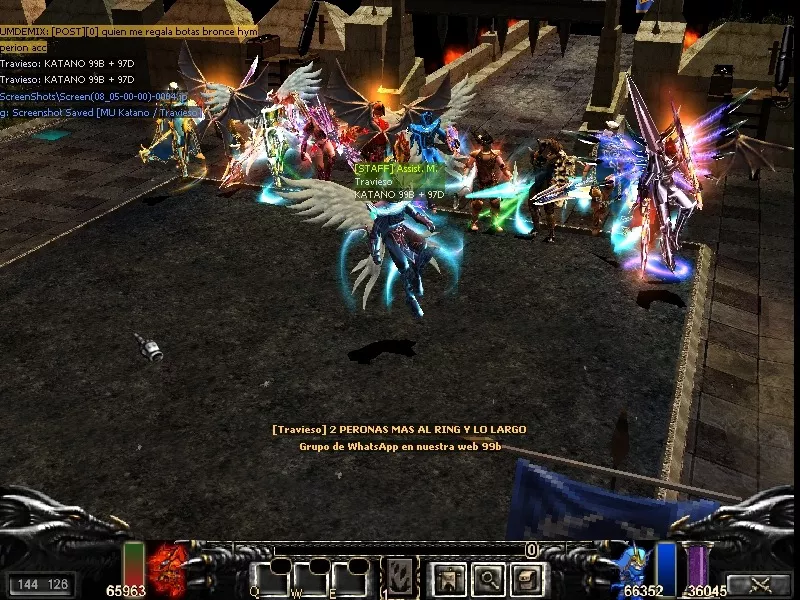Click the magnifying glass button
The width and height of the screenshot is (800, 600).
coord(489,578)
